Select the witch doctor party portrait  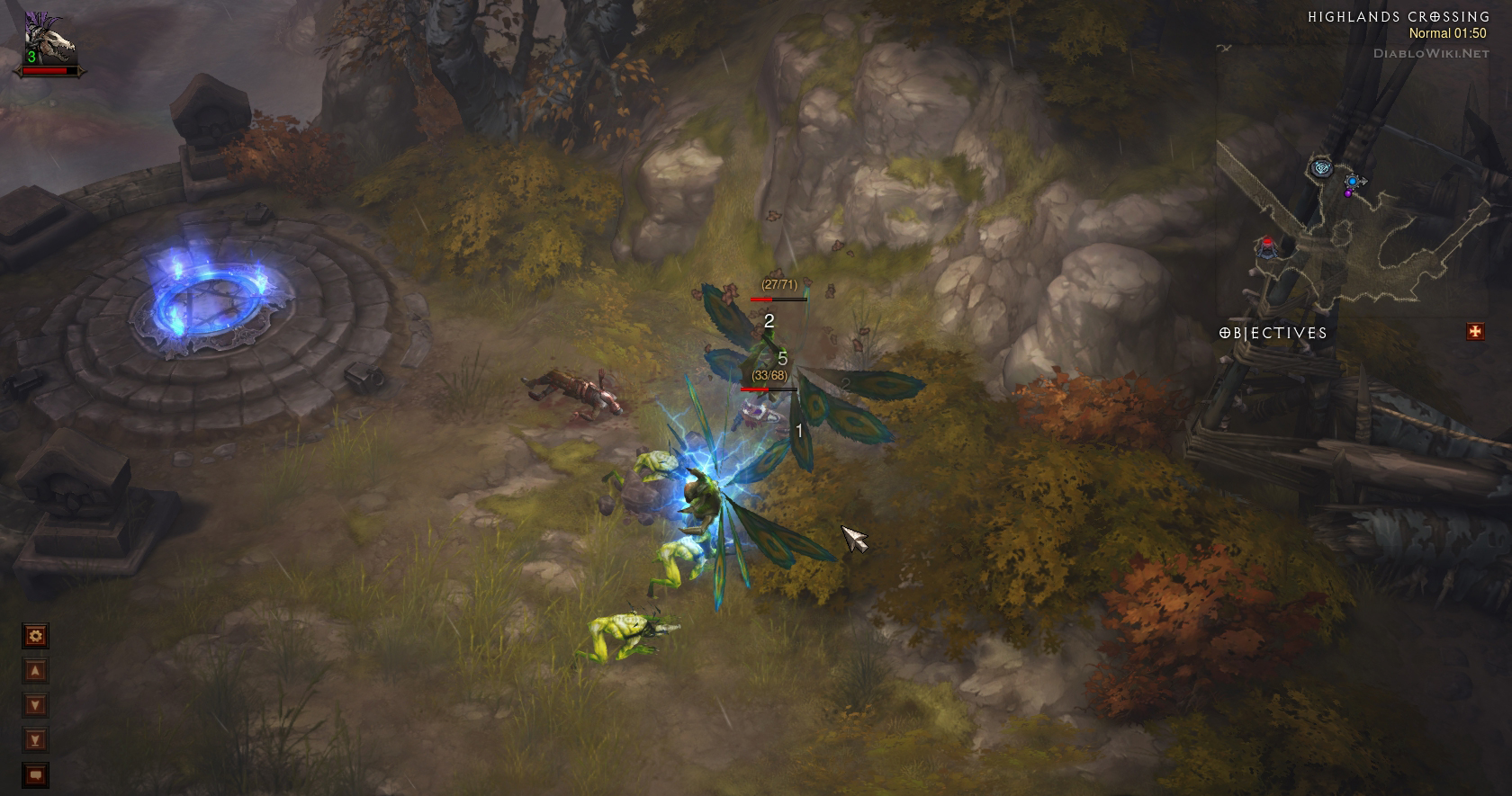pyautogui.click(x=49, y=40)
